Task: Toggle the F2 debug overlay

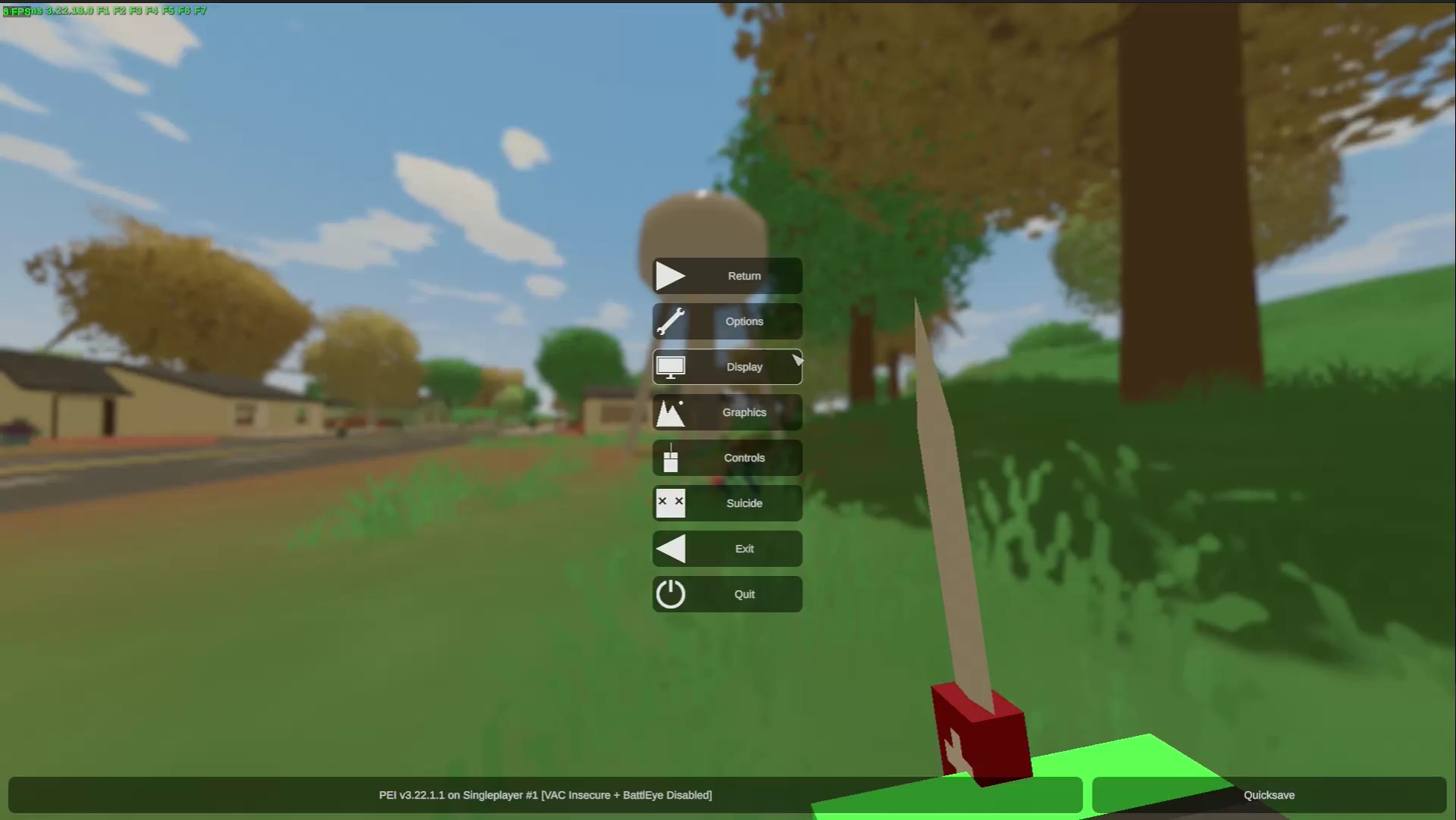Action: tap(120, 11)
